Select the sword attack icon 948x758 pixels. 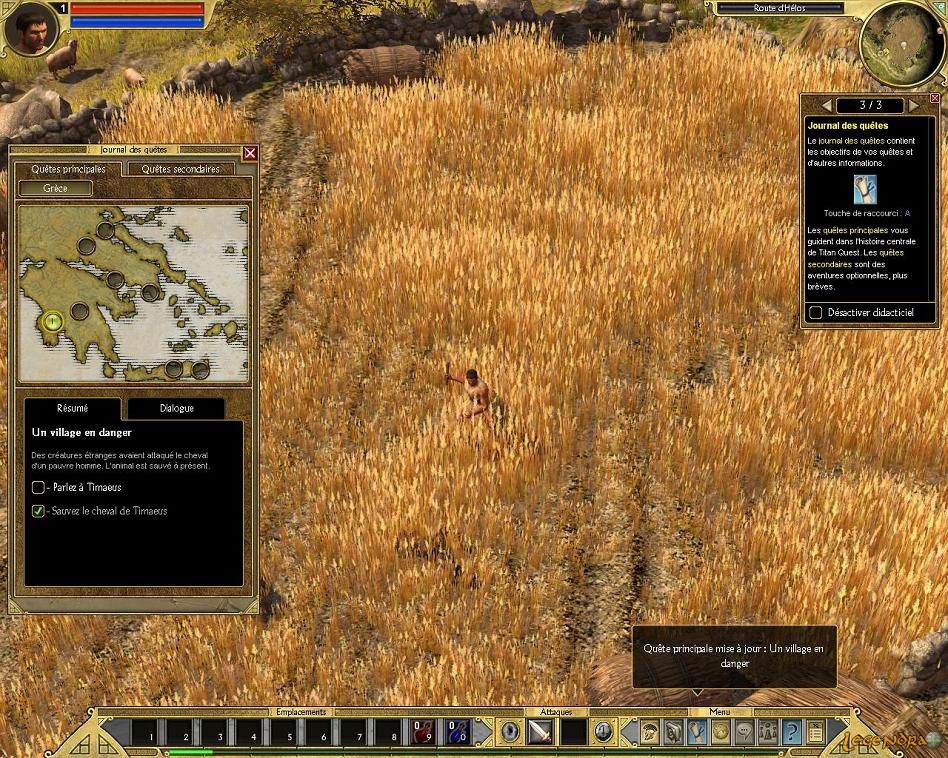pos(540,732)
